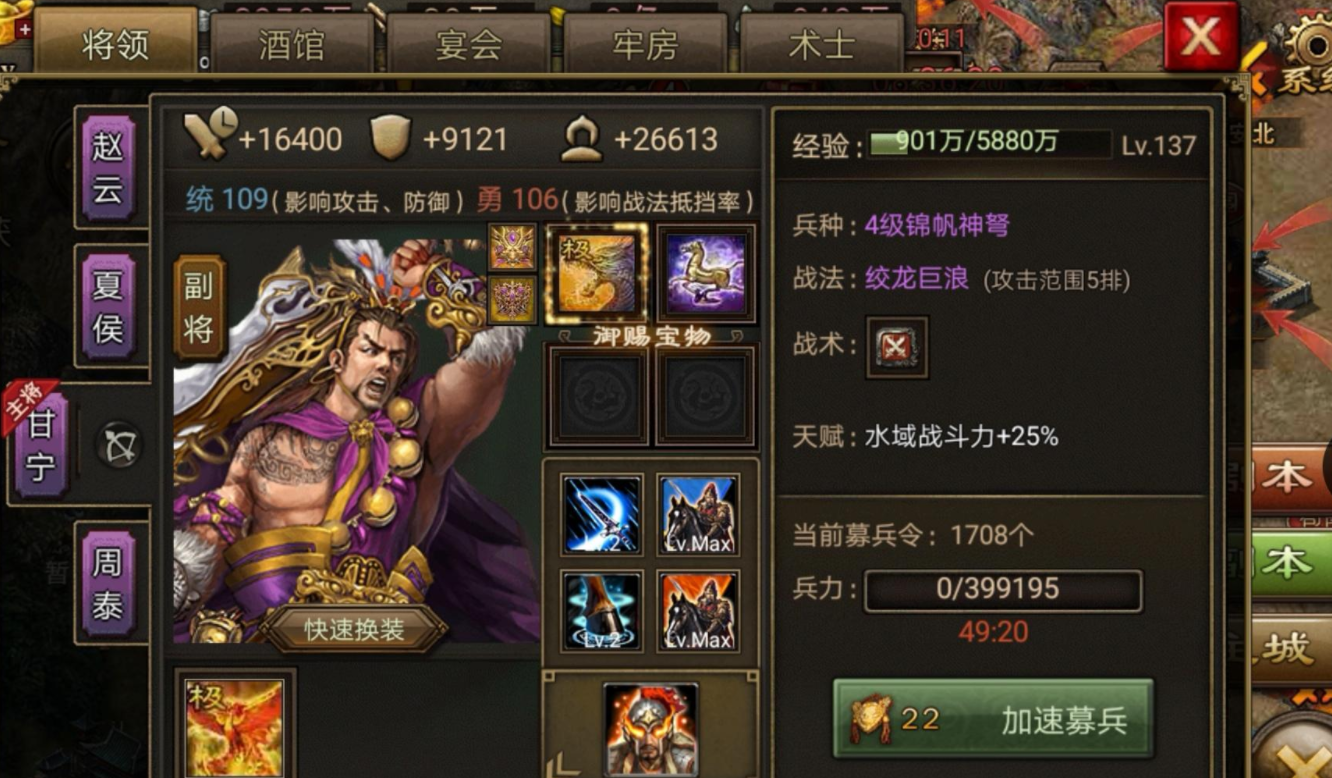Select an empty 御赐宝物 treasure slot
This screenshot has width=1332, height=778.
(597, 394)
